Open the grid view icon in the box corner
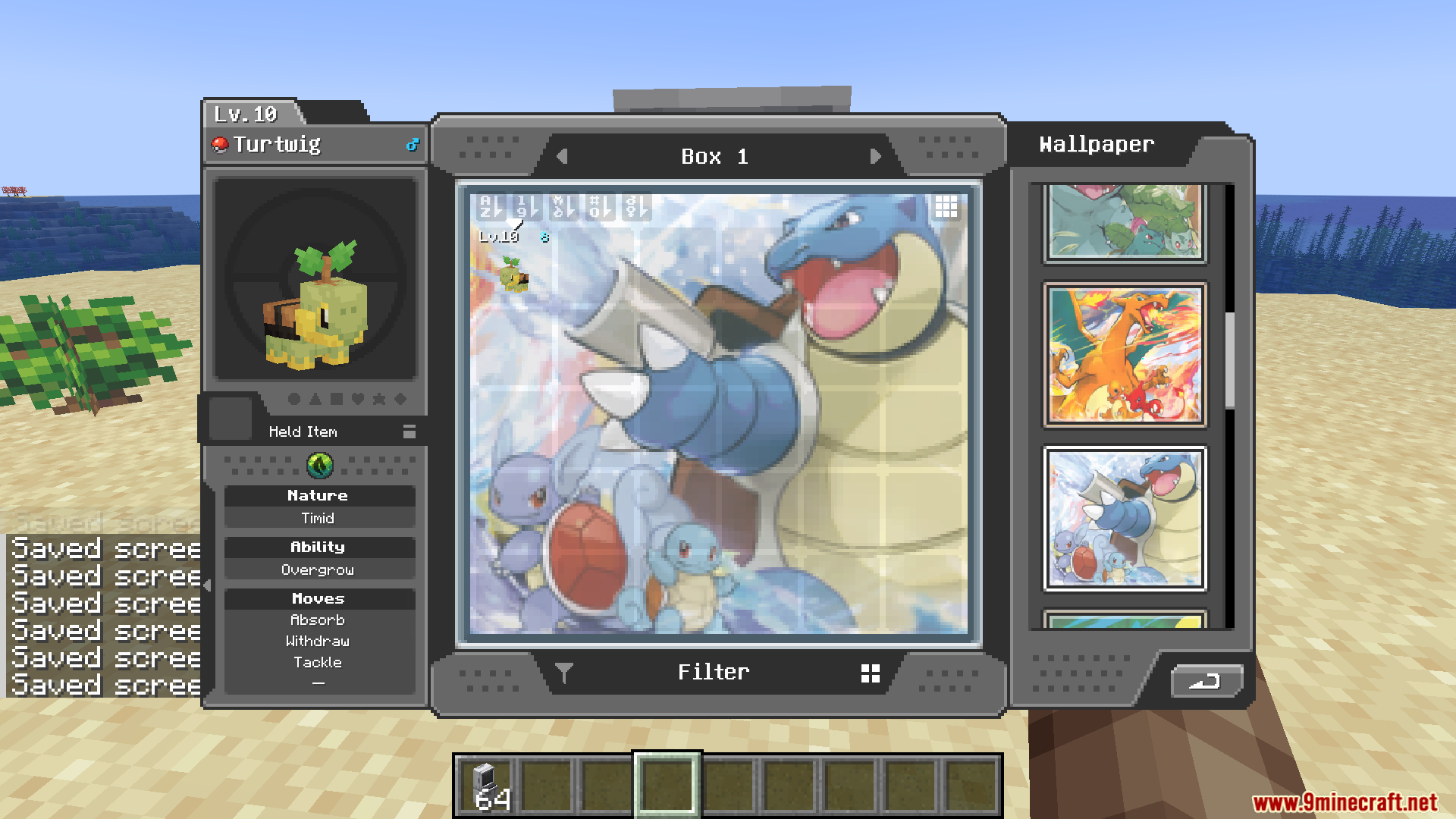Image resolution: width=1456 pixels, height=819 pixels. (x=946, y=206)
